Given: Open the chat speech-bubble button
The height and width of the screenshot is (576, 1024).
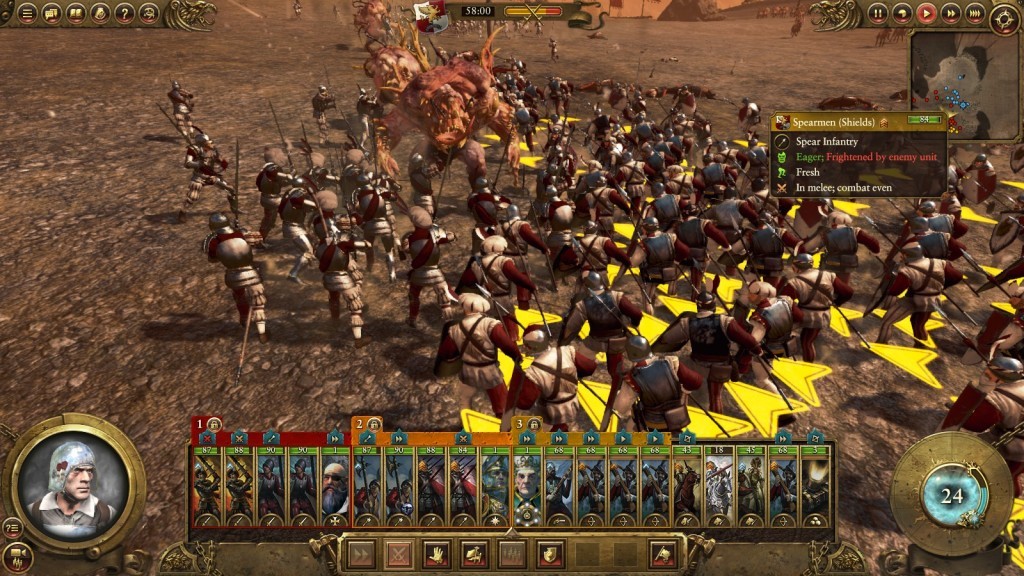Looking at the screenshot, I should point(50,13).
